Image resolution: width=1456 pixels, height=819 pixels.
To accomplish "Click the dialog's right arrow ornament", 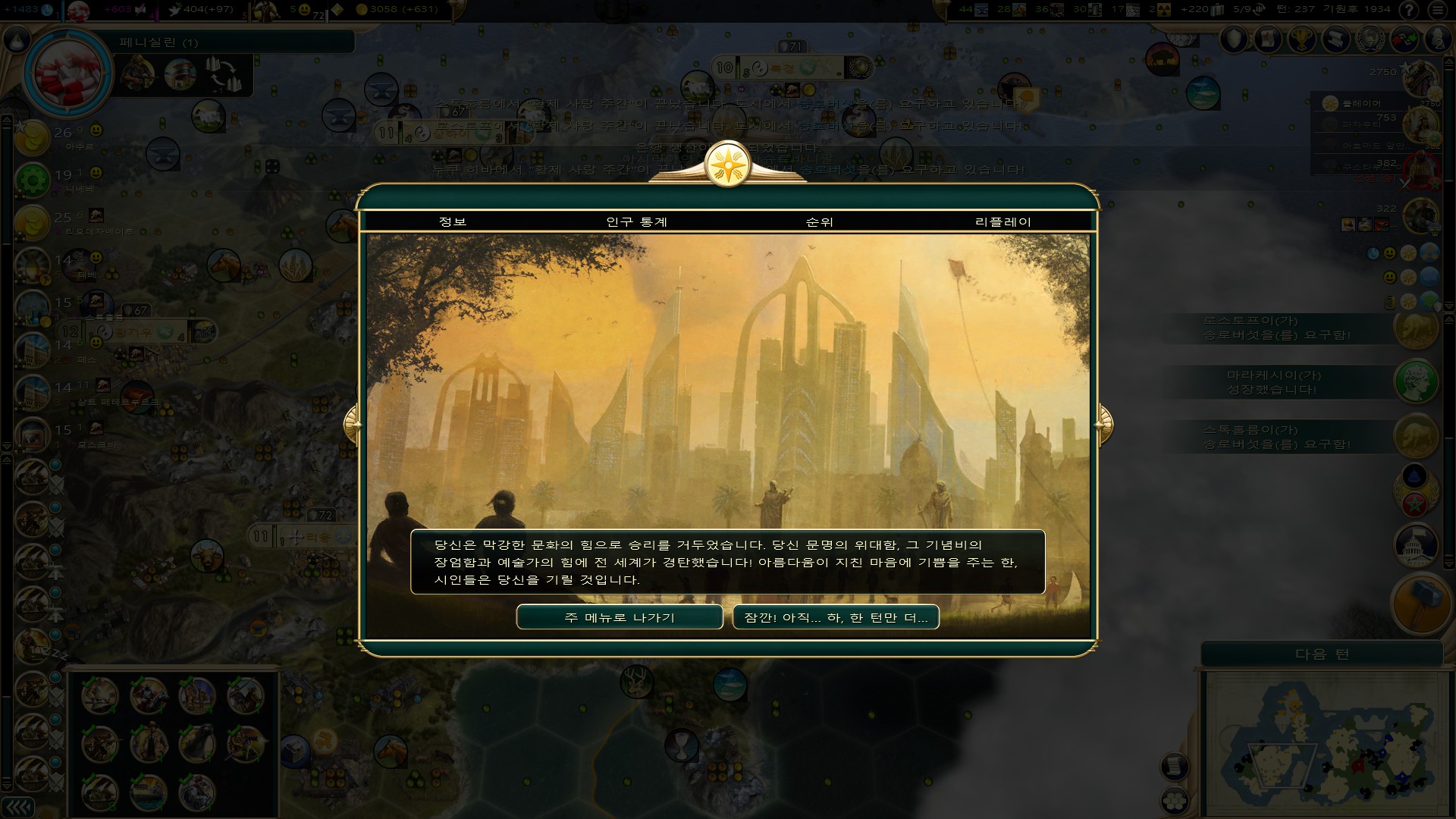I will click(x=1104, y=424).
